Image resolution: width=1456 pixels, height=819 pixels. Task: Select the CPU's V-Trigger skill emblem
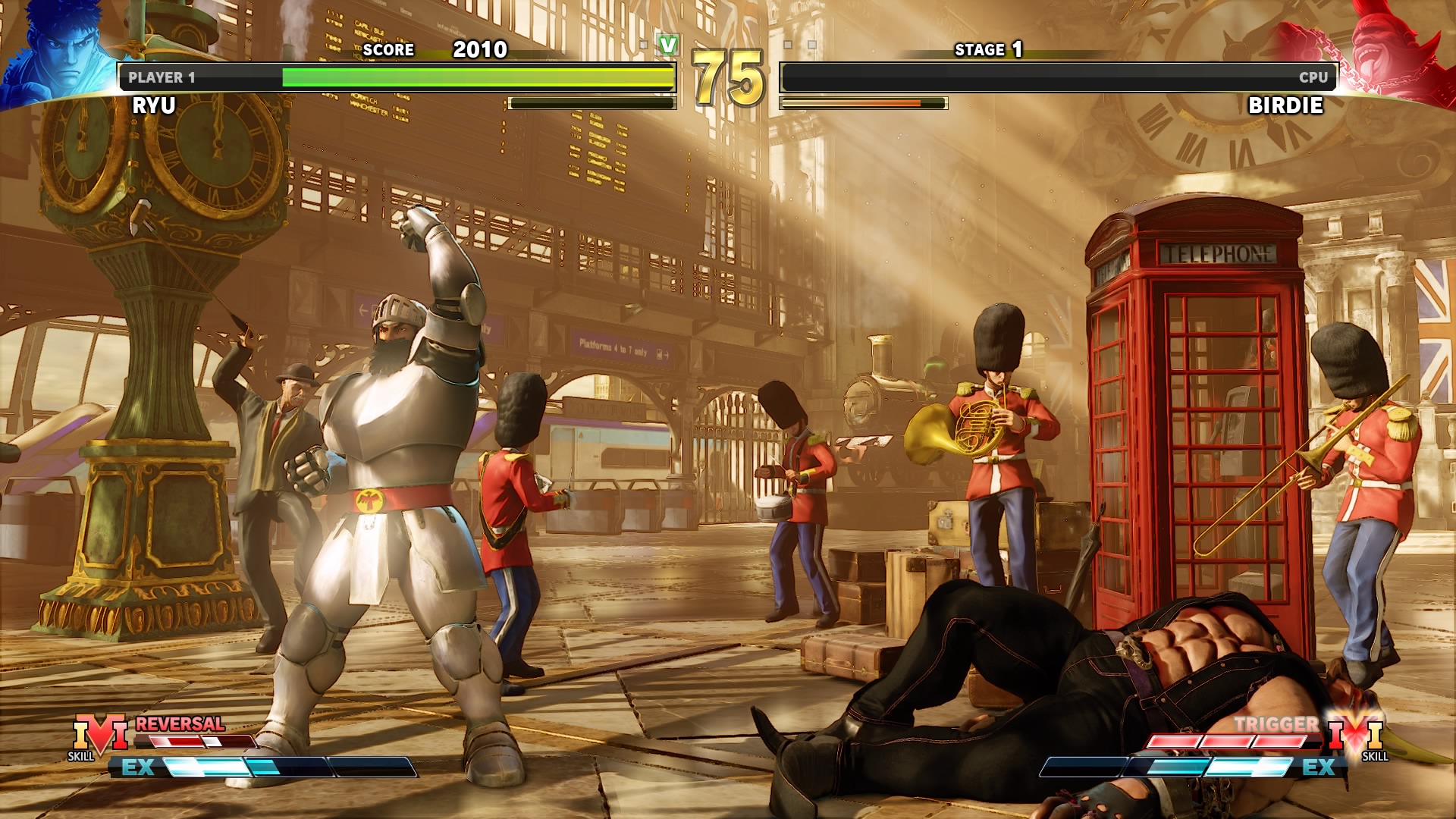click(x=1355, y=734)
